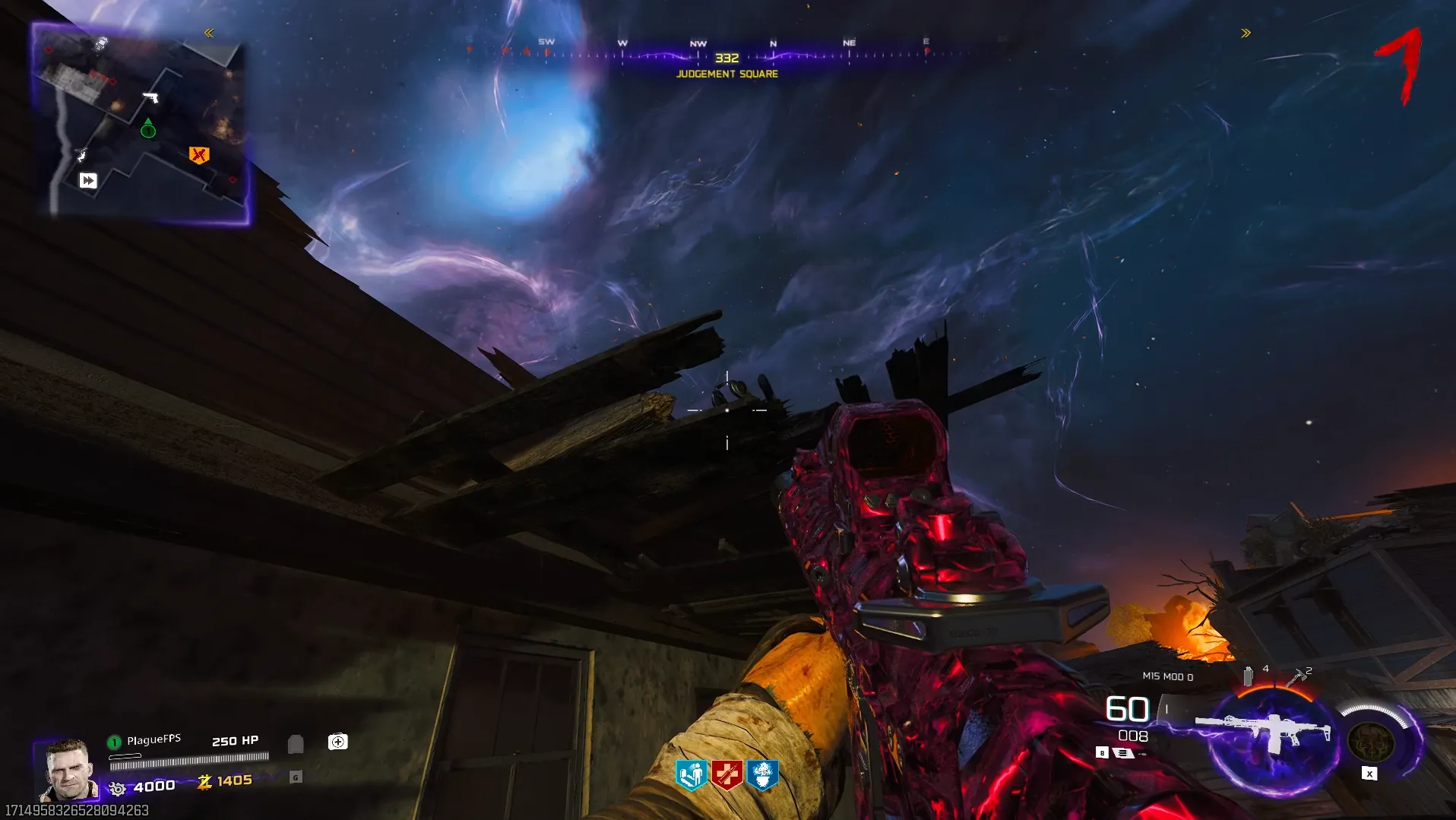The height and width of the screenshot is (820, 1456).
Task: Select the fast-forward marker on the minimap
Action: point(88,180)
